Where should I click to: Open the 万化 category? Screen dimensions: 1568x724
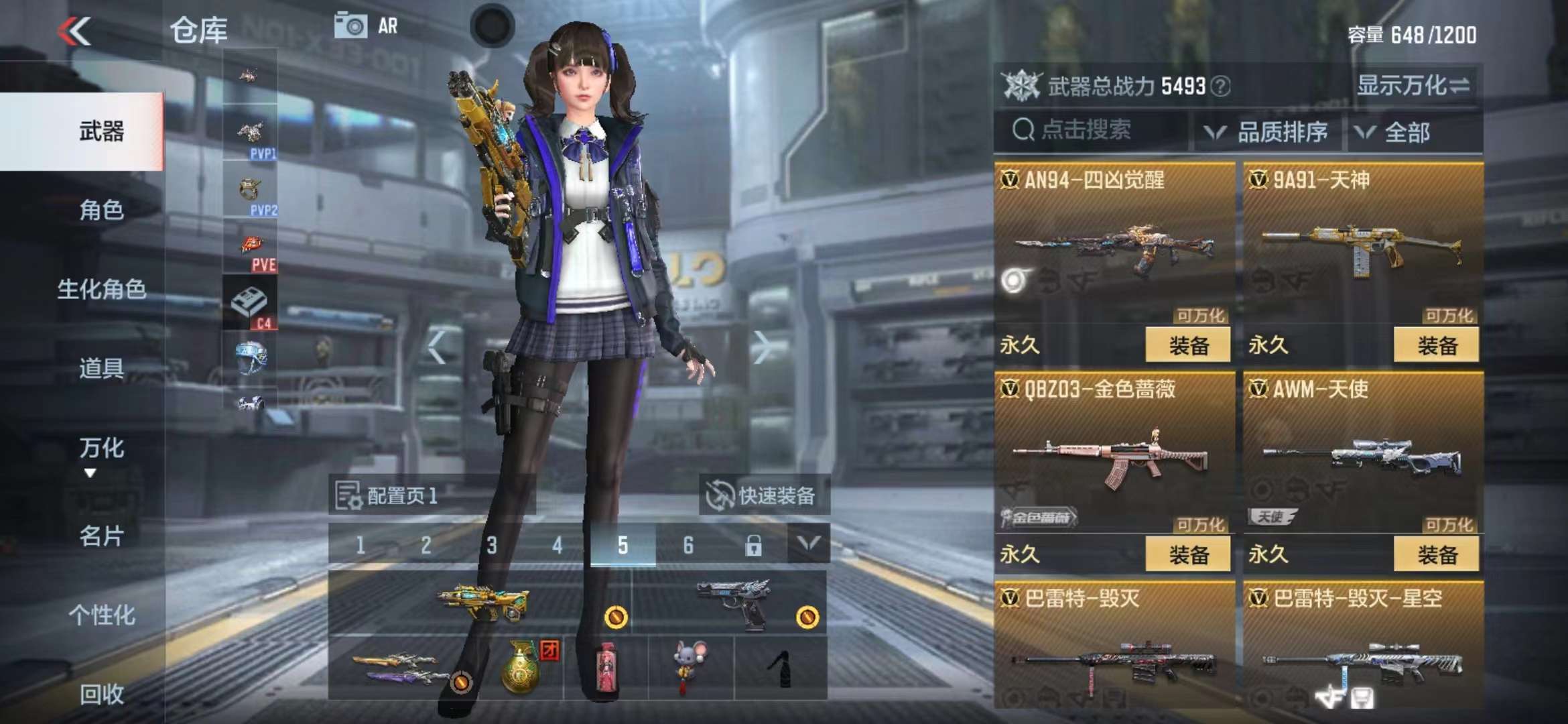pos(101,448)
